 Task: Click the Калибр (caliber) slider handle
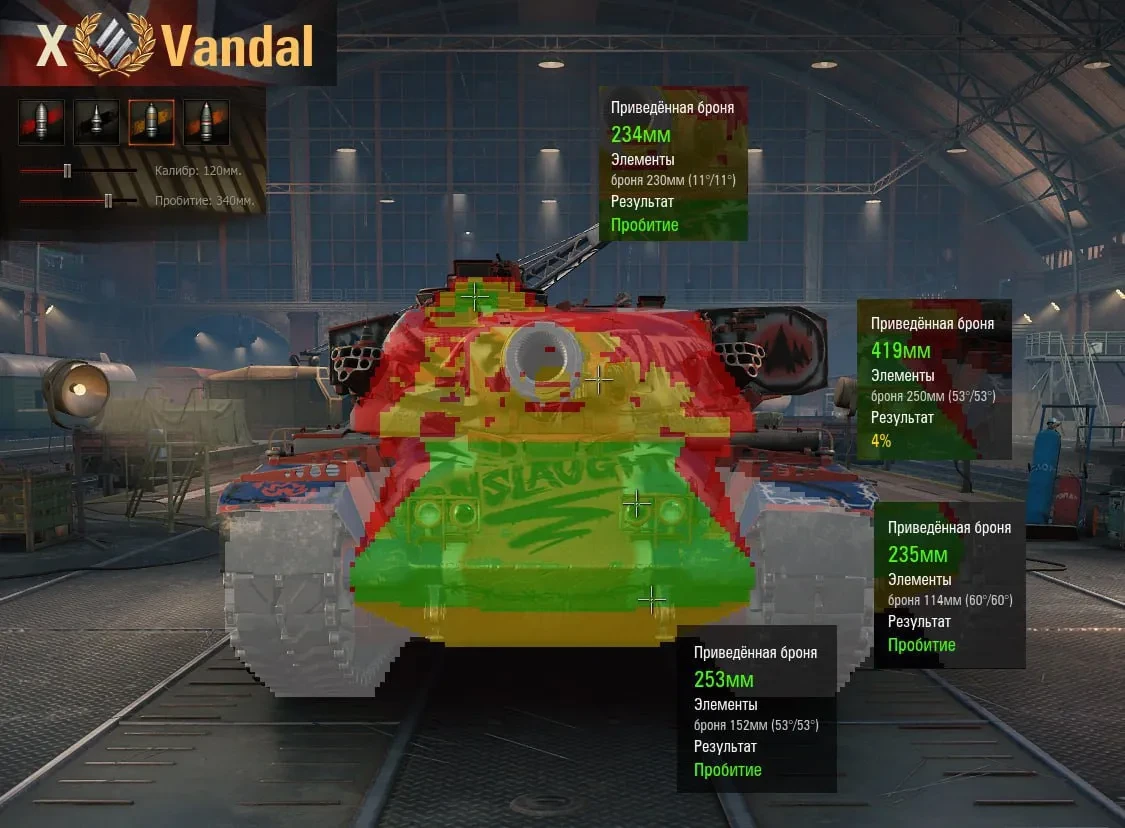click(67, 171)
